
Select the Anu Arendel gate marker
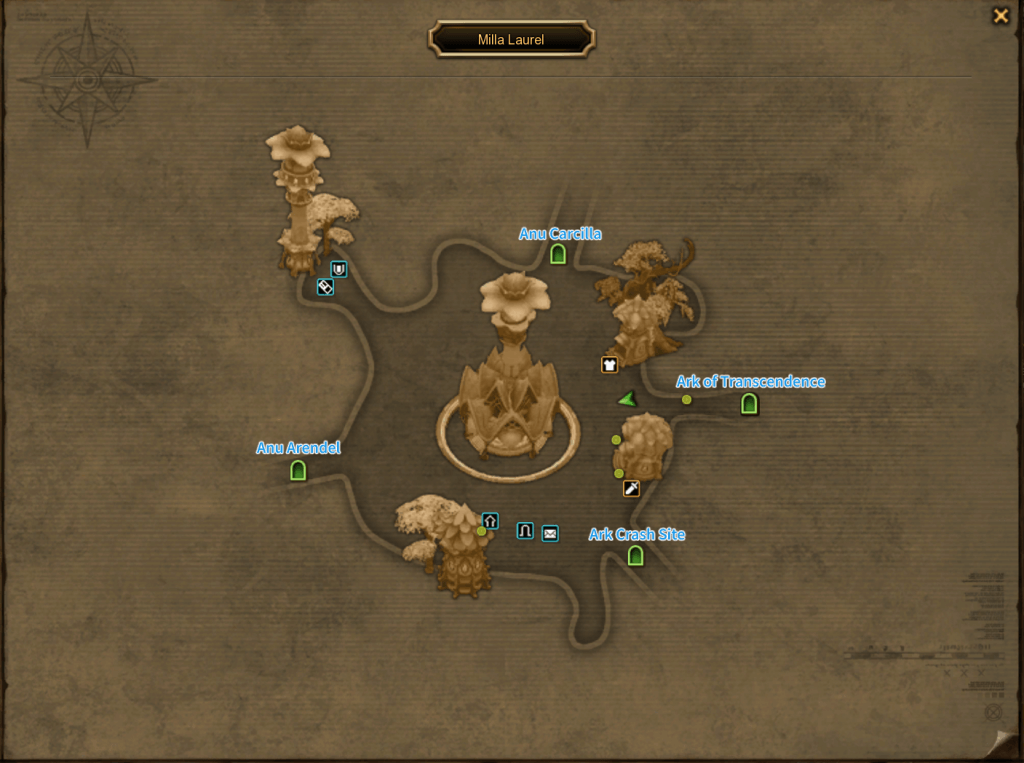(x=298, y=470)
